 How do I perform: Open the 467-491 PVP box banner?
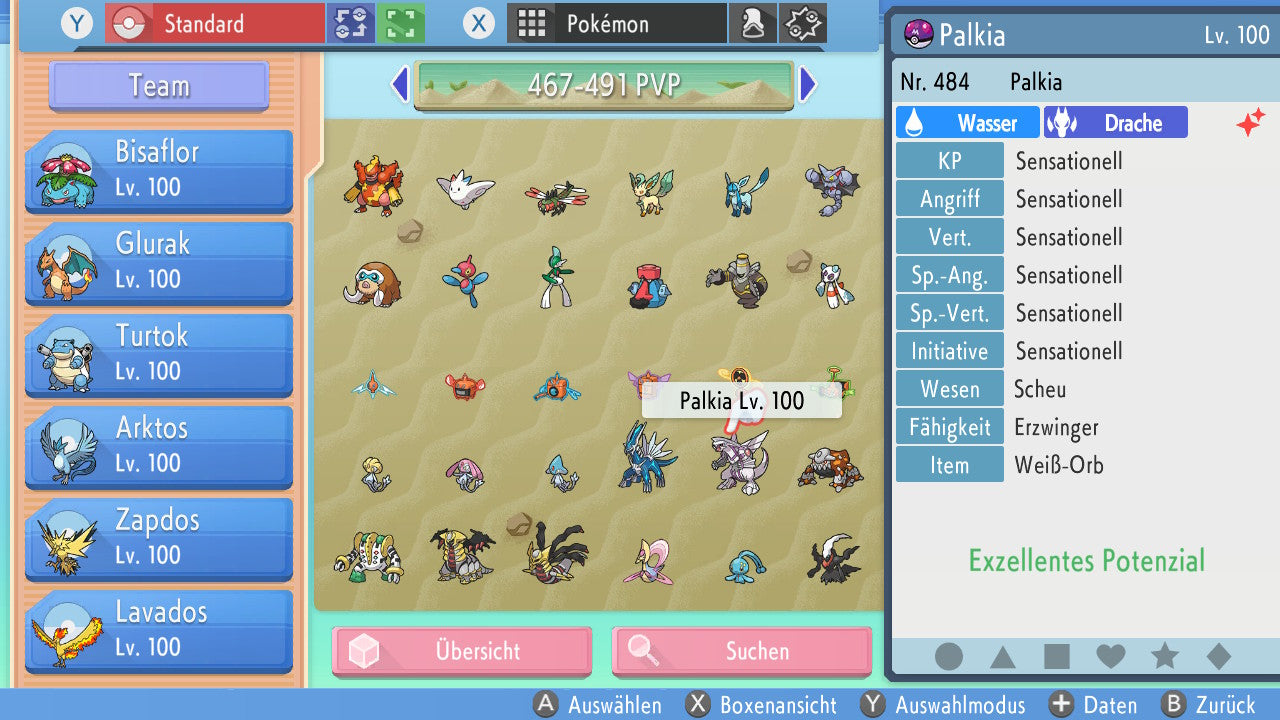604,85
